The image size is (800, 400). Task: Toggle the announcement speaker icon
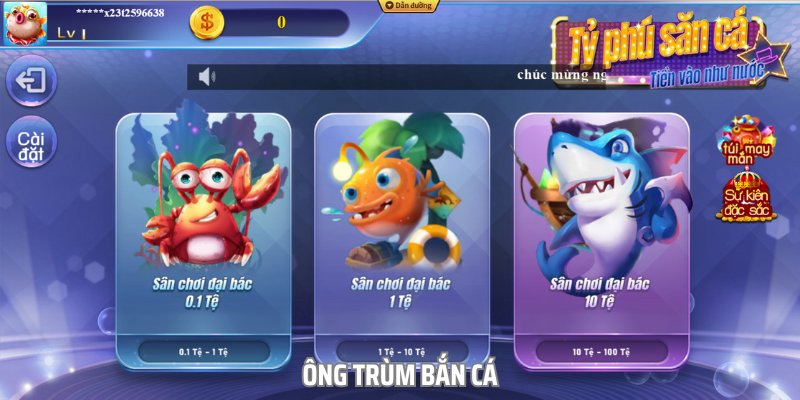[x=207, y=77]
